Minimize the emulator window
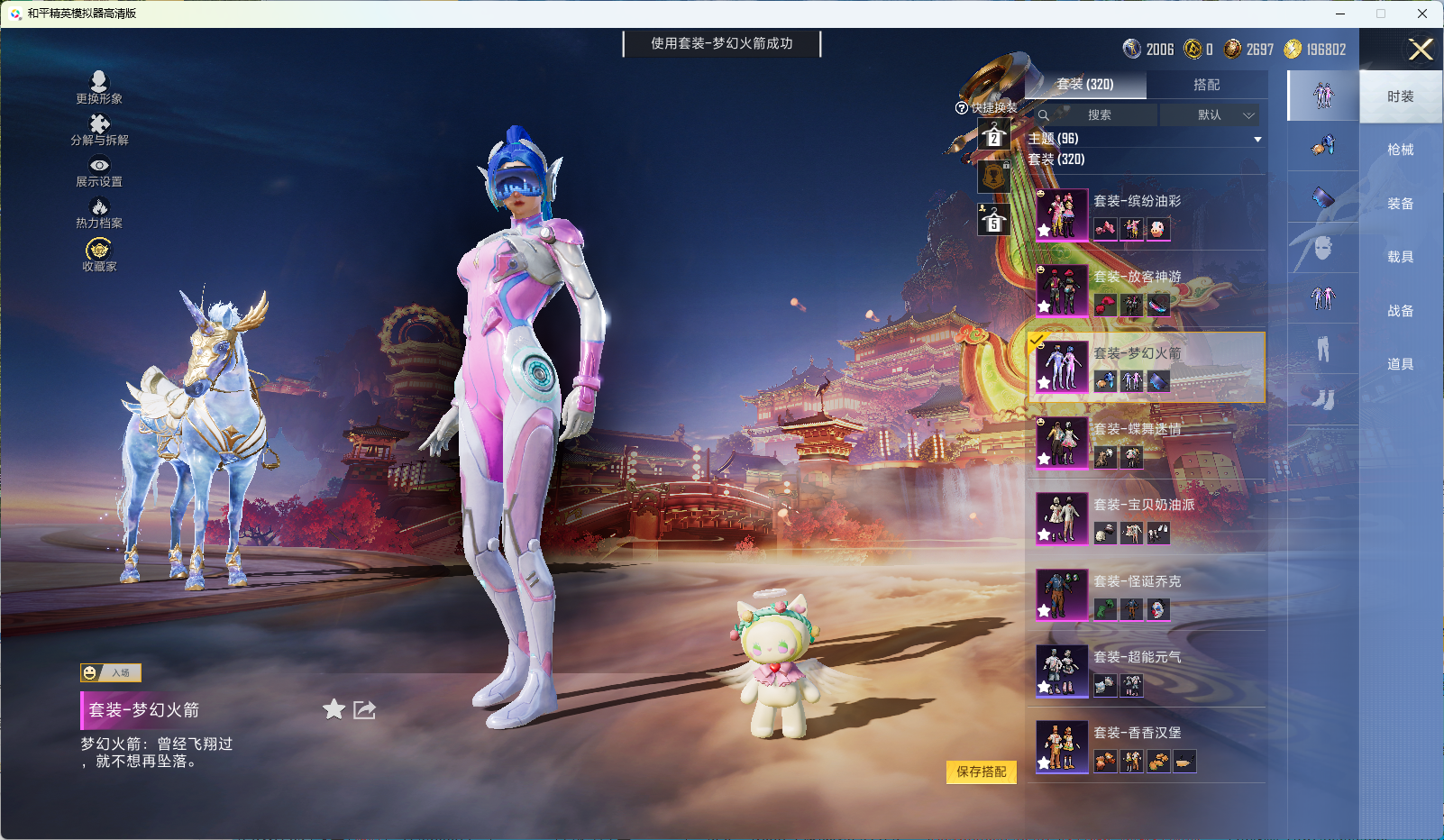This screenshot has height=840, width=1444. click(x=1340, y=14)
